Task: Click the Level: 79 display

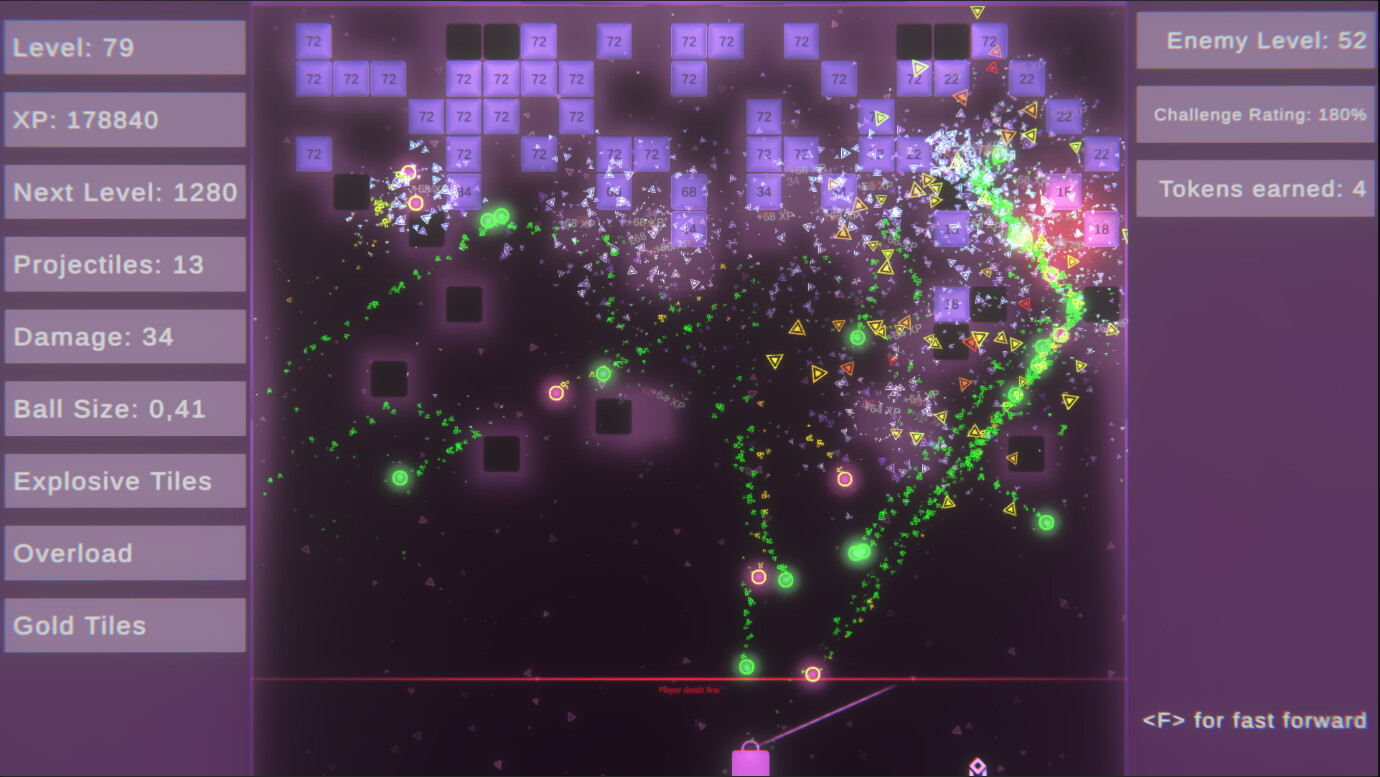Action: click(x=124, y=47)
